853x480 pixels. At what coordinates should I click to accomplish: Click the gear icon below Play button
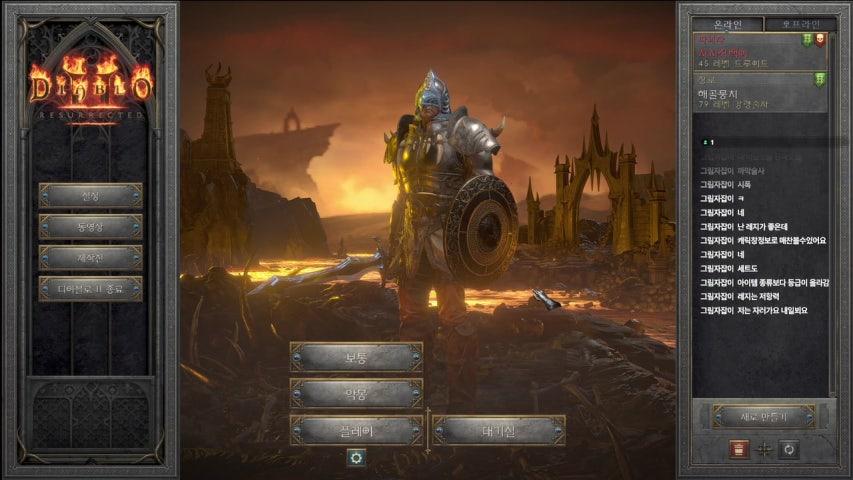[x=356, y=457]
